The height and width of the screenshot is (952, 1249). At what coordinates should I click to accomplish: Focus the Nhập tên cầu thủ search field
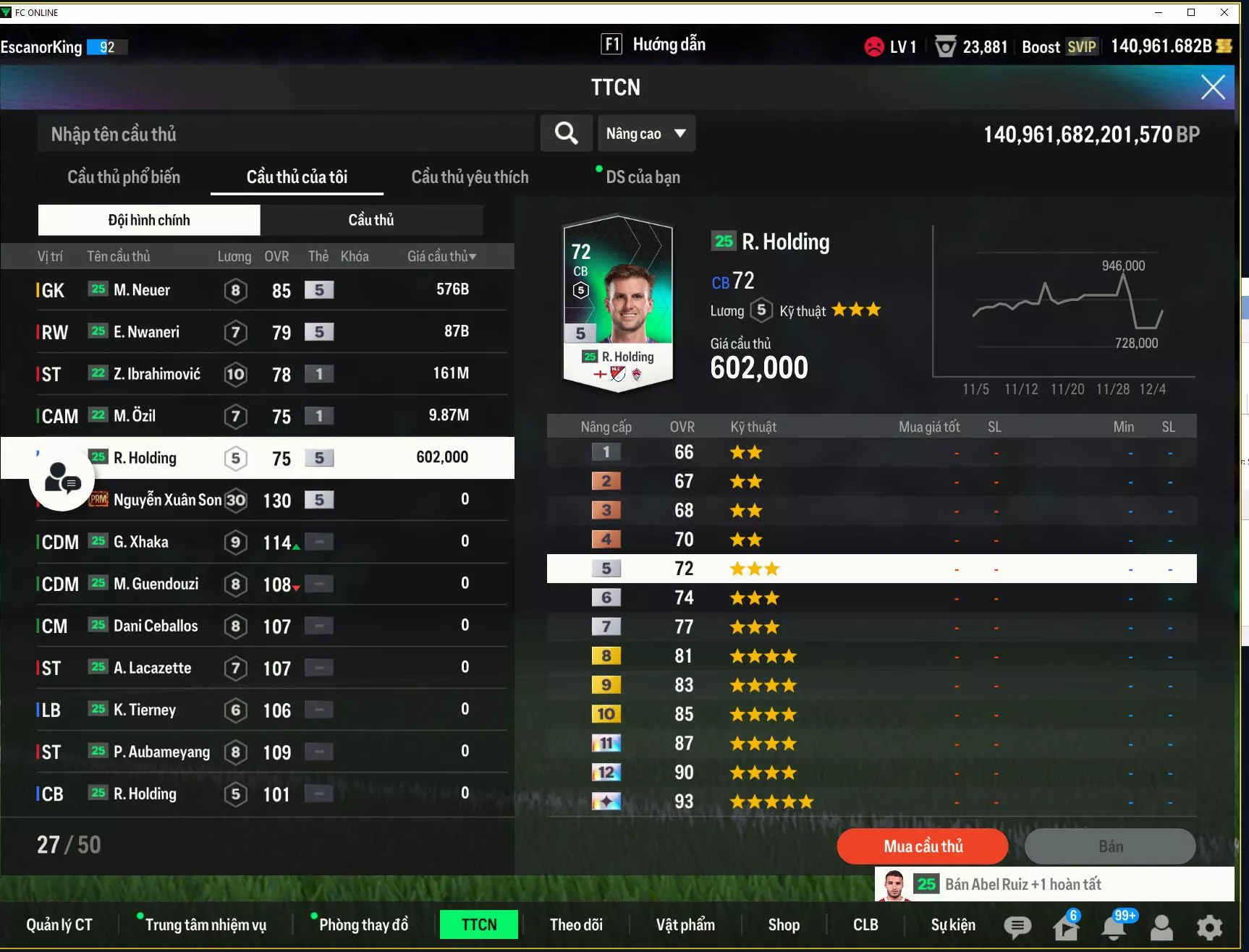pyautogui.click(x=286, y=134)
